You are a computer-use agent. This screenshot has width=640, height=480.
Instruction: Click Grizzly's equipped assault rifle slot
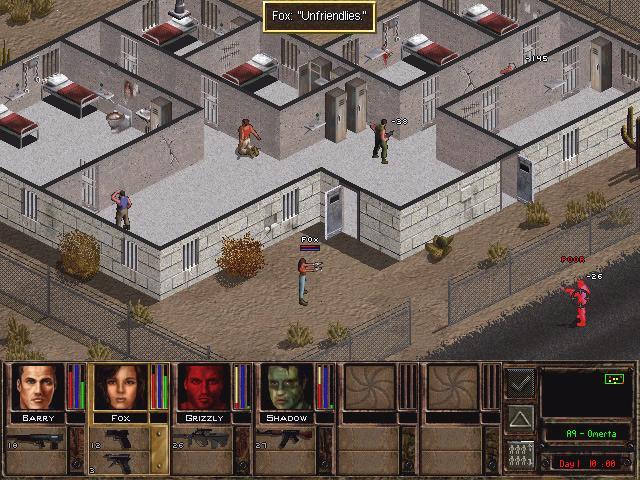[205, 441]
